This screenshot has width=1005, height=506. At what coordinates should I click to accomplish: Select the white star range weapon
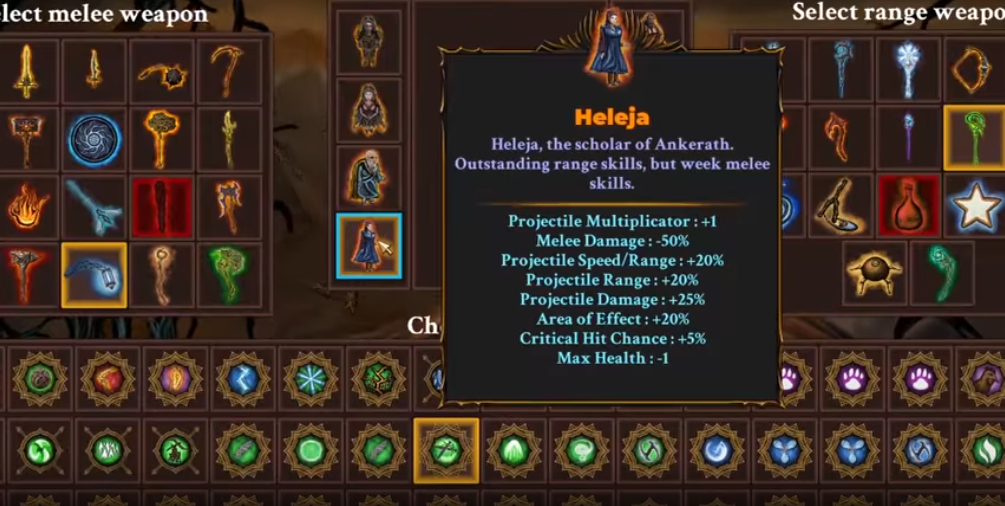pyautogui.click(x=975, y=206)
